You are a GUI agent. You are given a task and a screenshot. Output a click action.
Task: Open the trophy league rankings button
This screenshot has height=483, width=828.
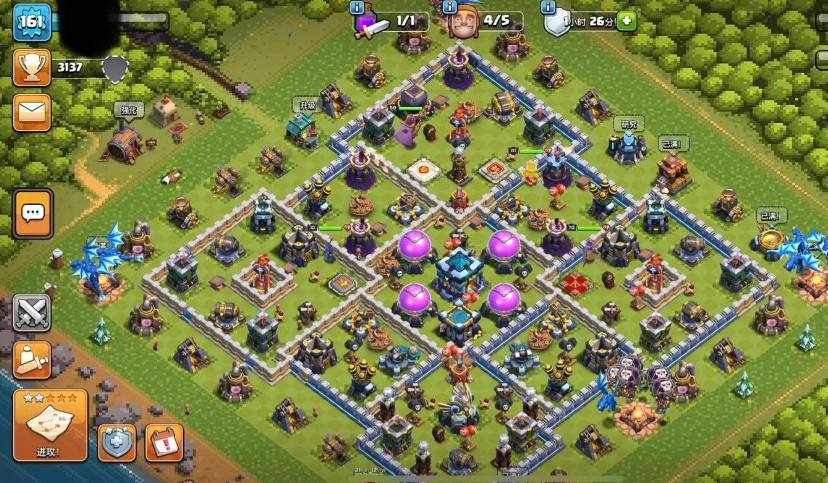(x=32, y=68)
